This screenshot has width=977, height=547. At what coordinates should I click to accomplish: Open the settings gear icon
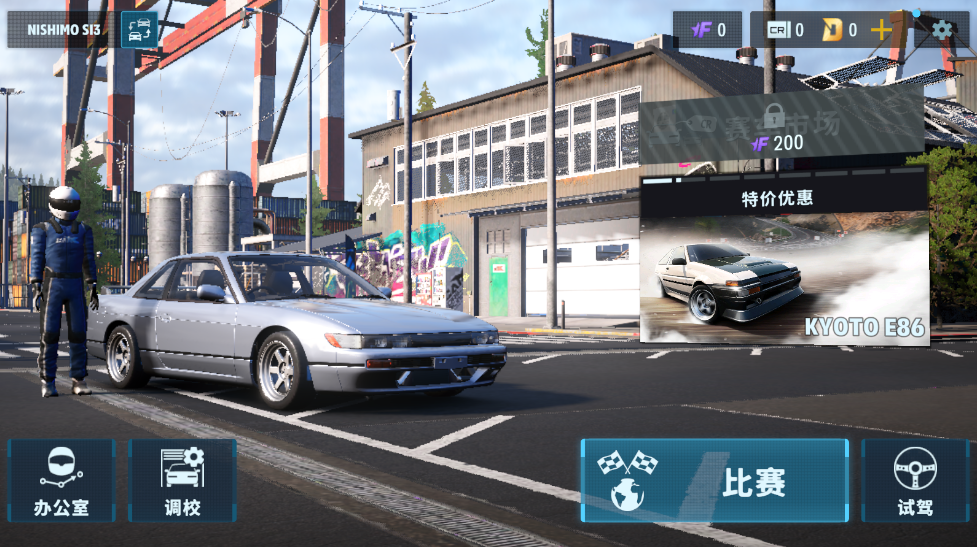pos(942,30)
